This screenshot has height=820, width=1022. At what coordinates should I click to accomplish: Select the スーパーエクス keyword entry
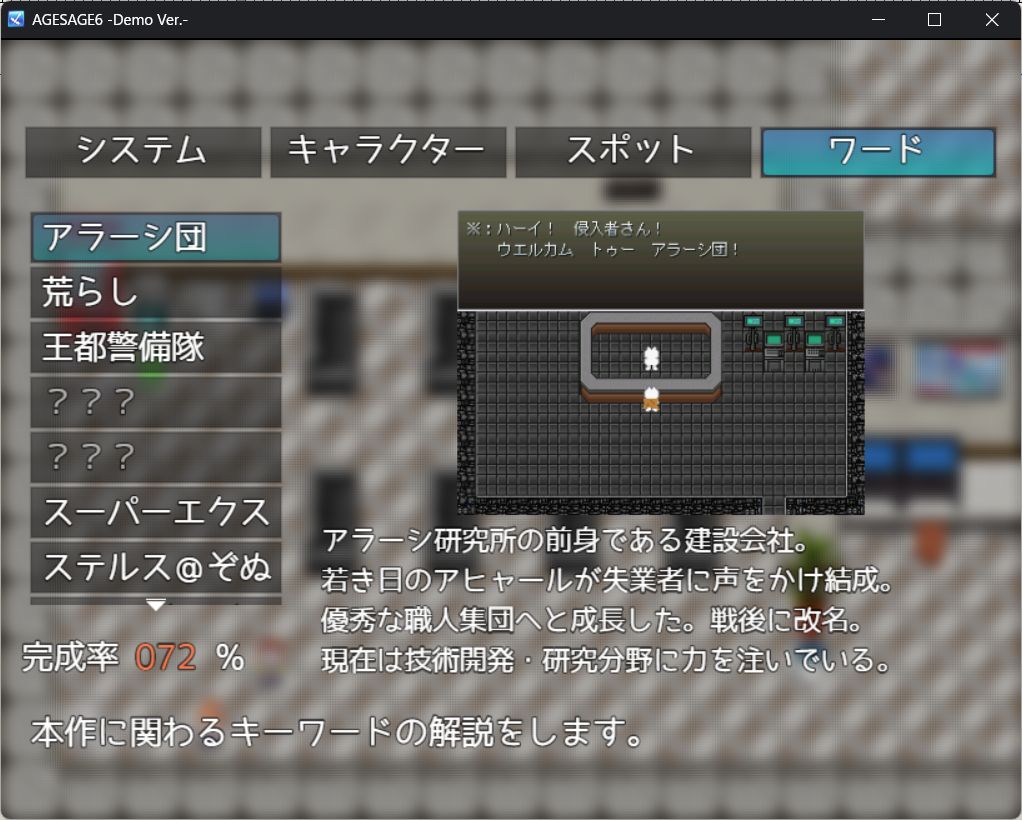click(155, 513)
